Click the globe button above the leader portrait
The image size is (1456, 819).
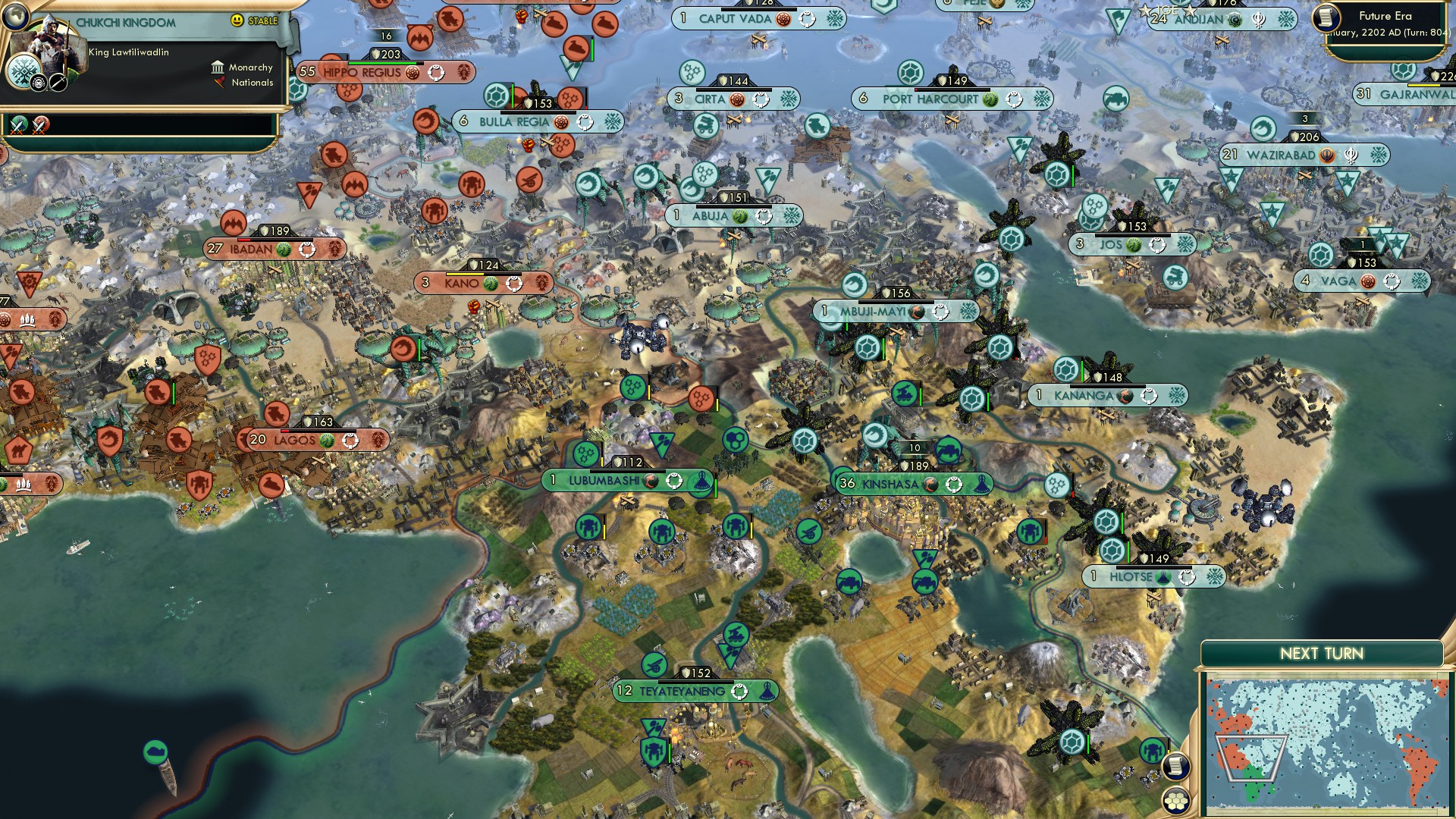coord(14,14)
